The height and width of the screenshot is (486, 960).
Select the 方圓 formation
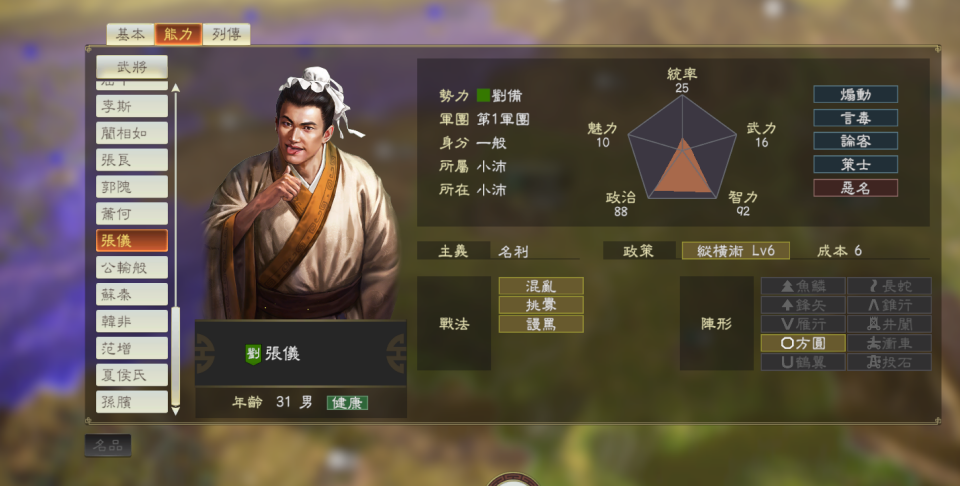click(802, 343)
